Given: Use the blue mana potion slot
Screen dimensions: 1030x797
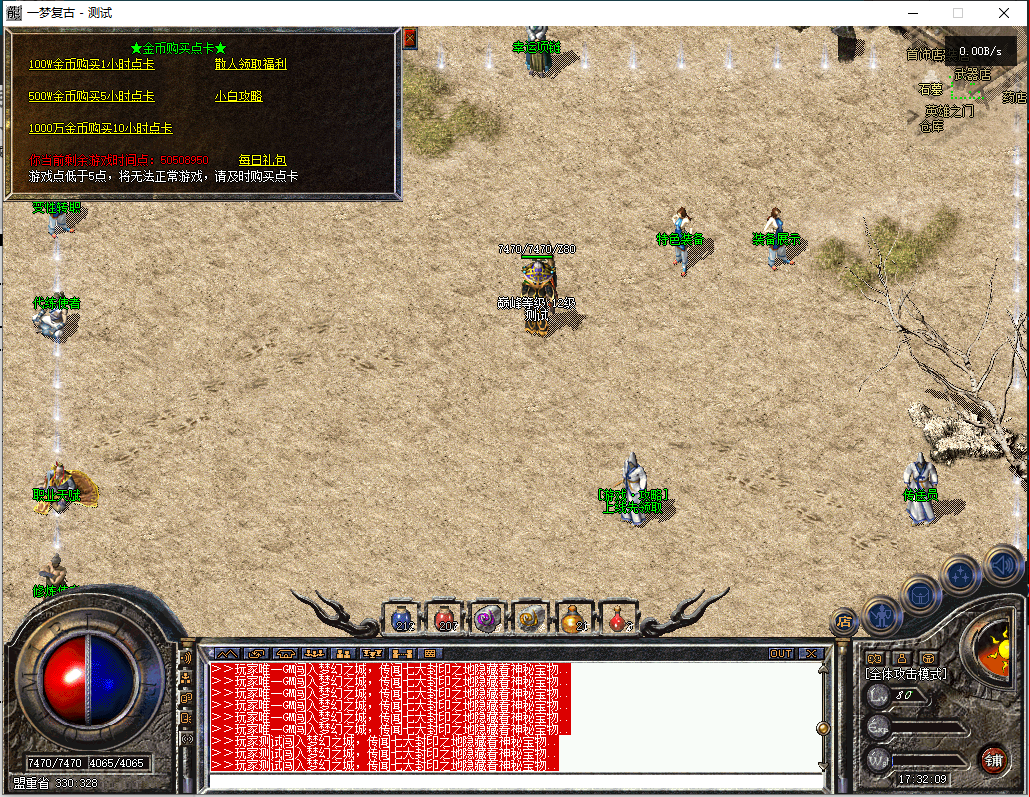Looking at the screenshot, I should pos(402,618).
